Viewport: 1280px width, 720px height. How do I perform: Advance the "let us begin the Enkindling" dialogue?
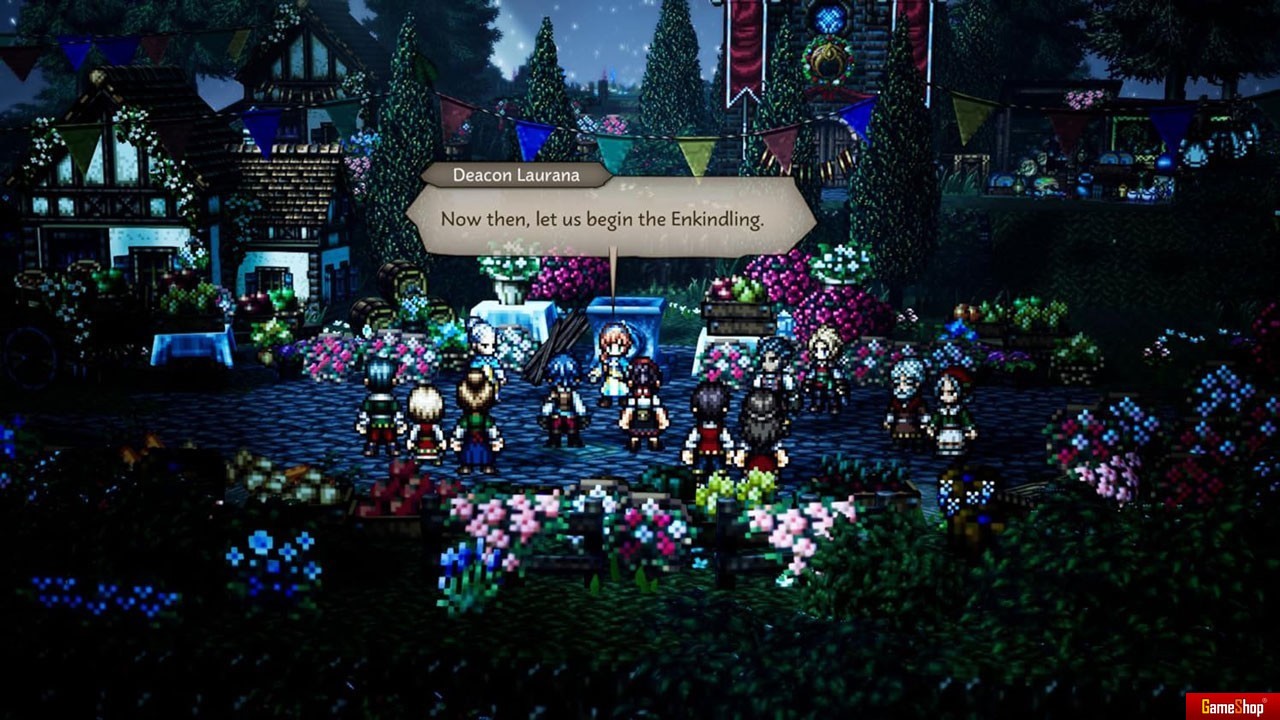point(602,219)
